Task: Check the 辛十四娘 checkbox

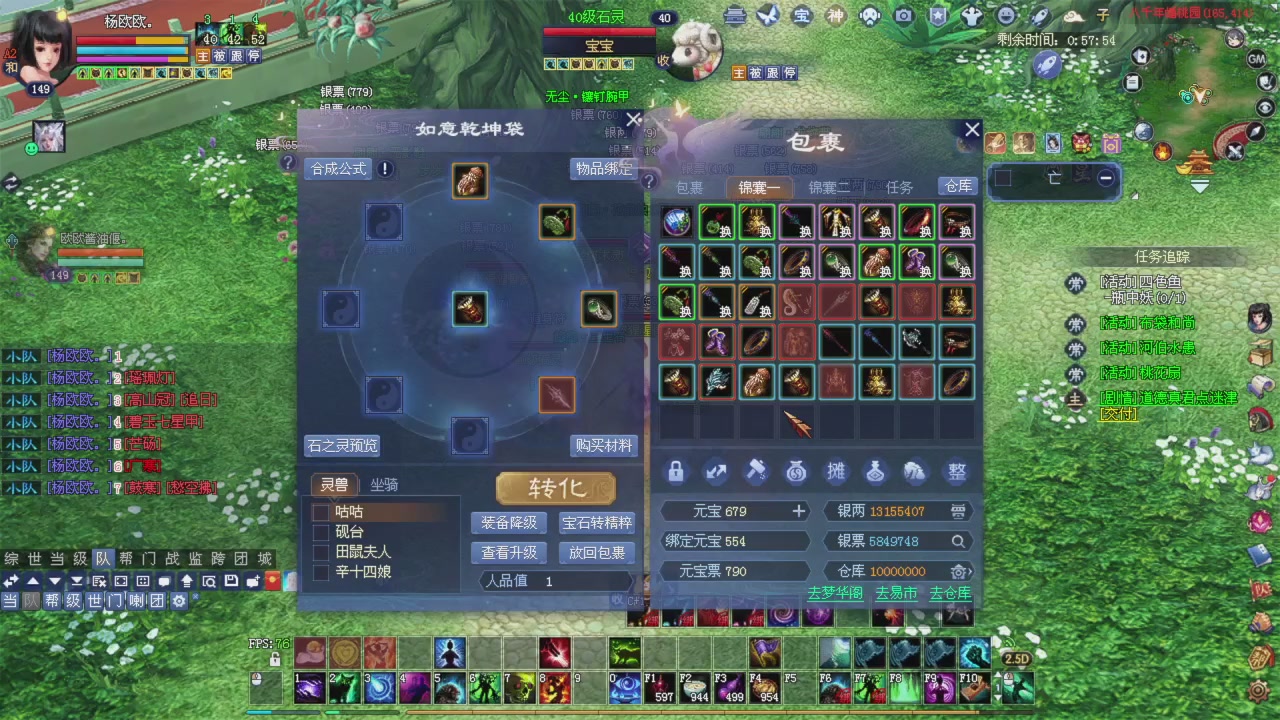Action: point(321,571)
